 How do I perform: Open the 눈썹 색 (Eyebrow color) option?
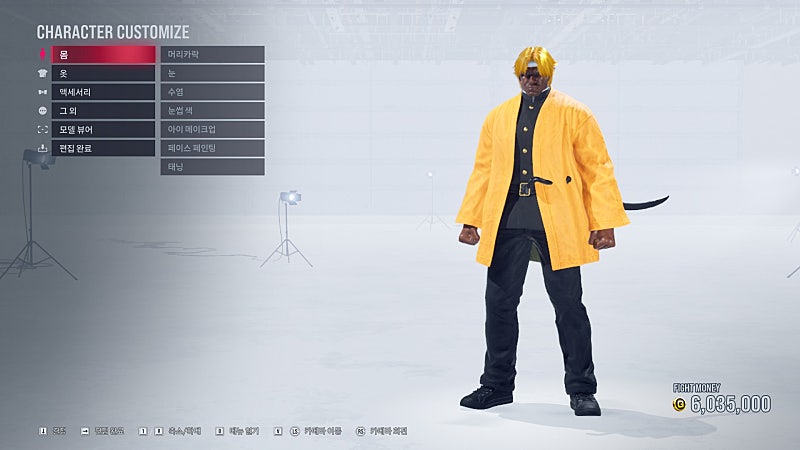pyautogui.click(x=212, y=111)
